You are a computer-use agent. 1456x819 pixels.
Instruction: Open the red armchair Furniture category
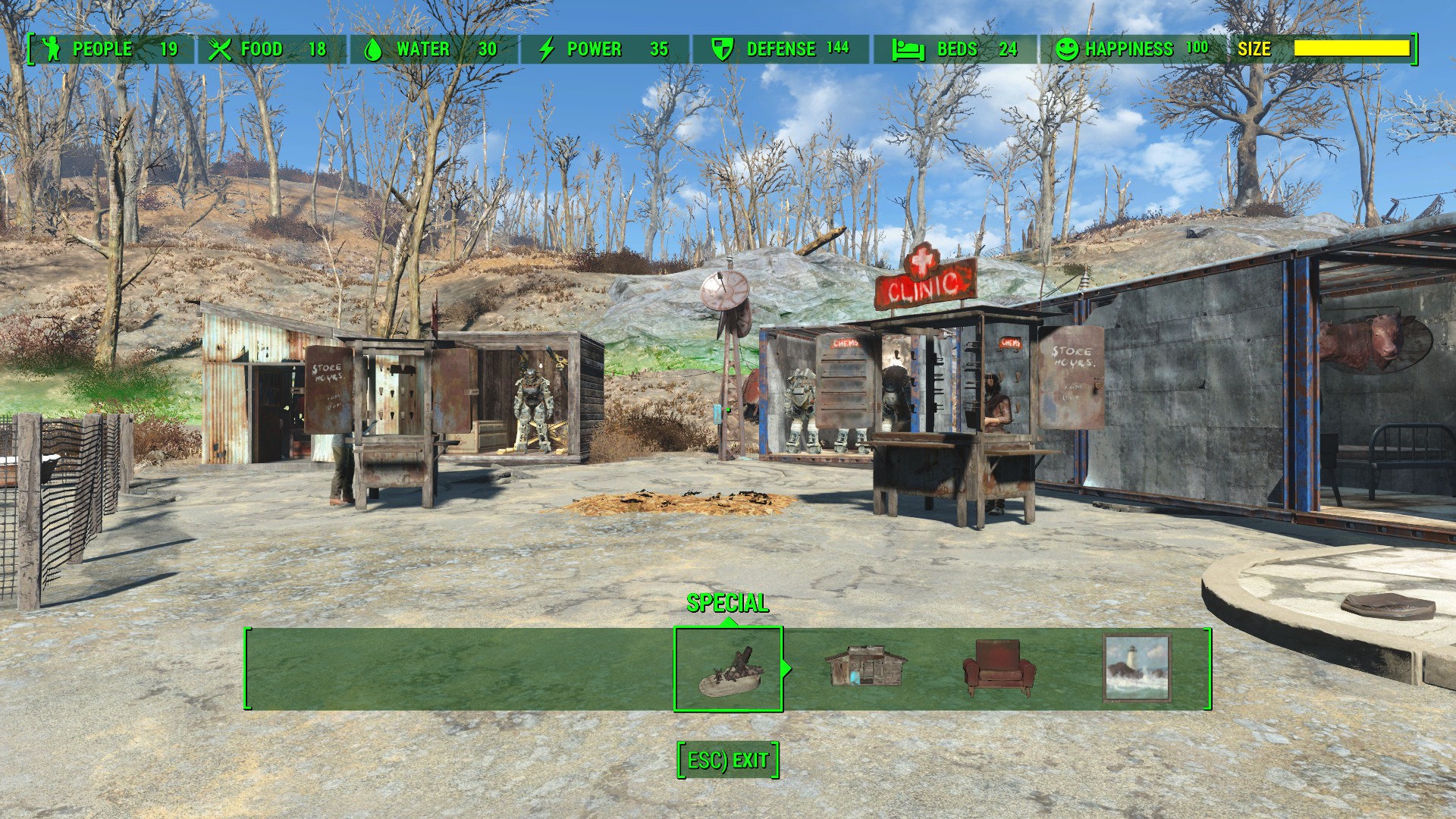click(x=999, y=668)
